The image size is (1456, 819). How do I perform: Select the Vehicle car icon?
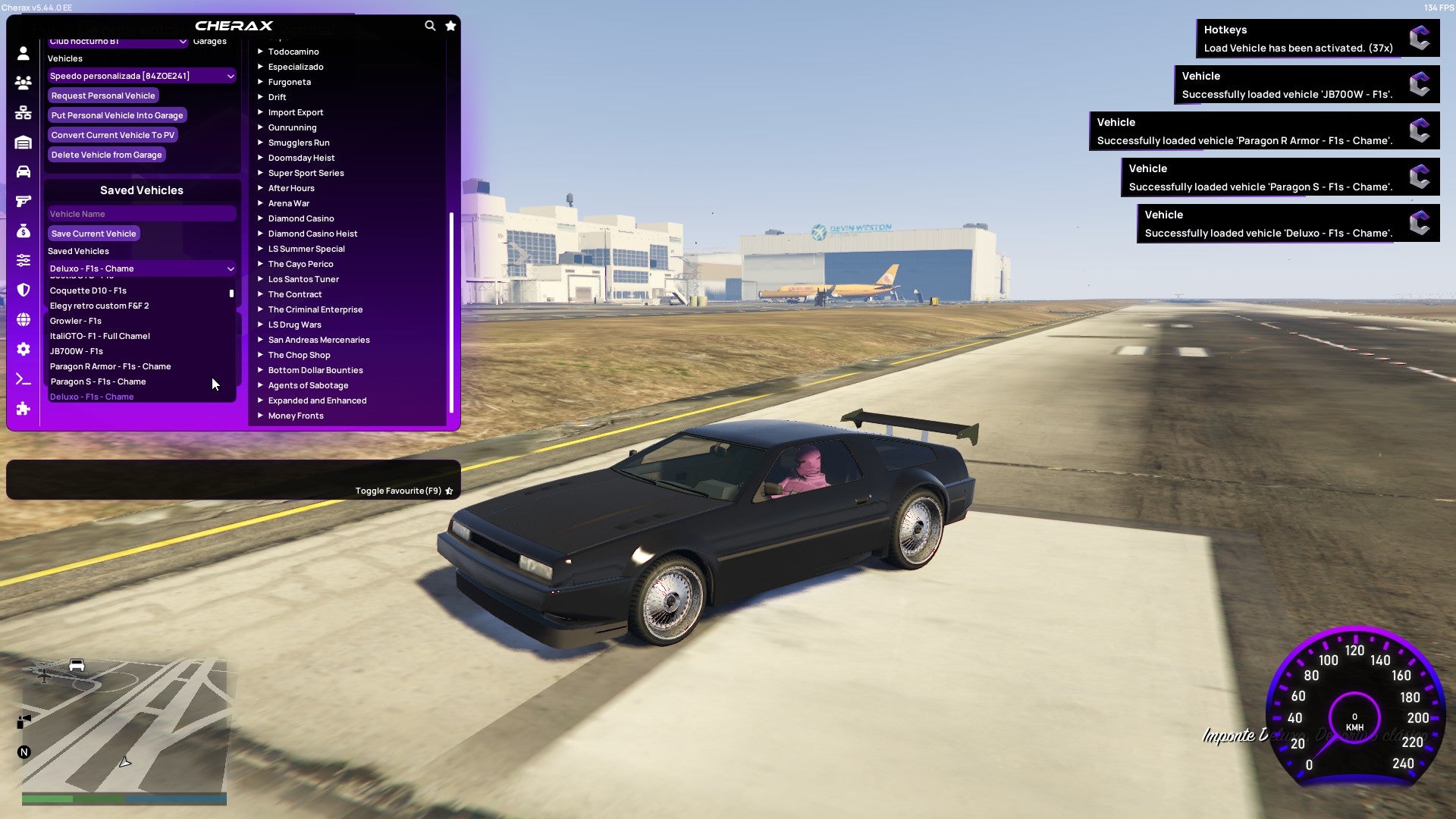click(x=23, y=171)
